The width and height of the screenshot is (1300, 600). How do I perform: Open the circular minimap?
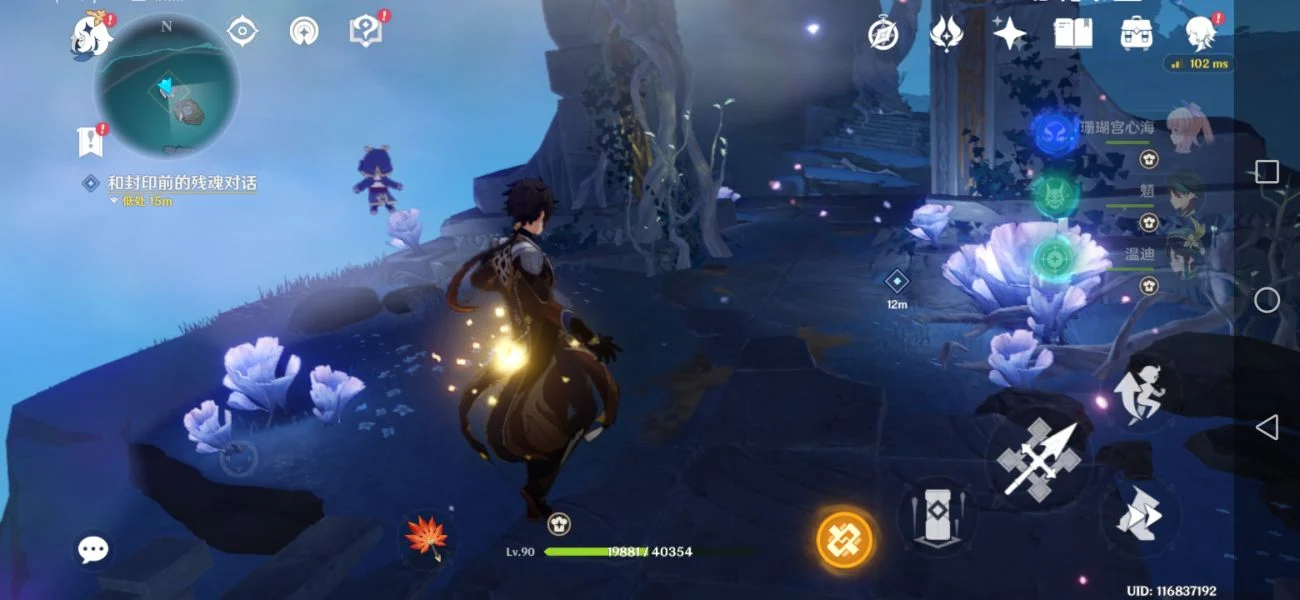(166, 86)
